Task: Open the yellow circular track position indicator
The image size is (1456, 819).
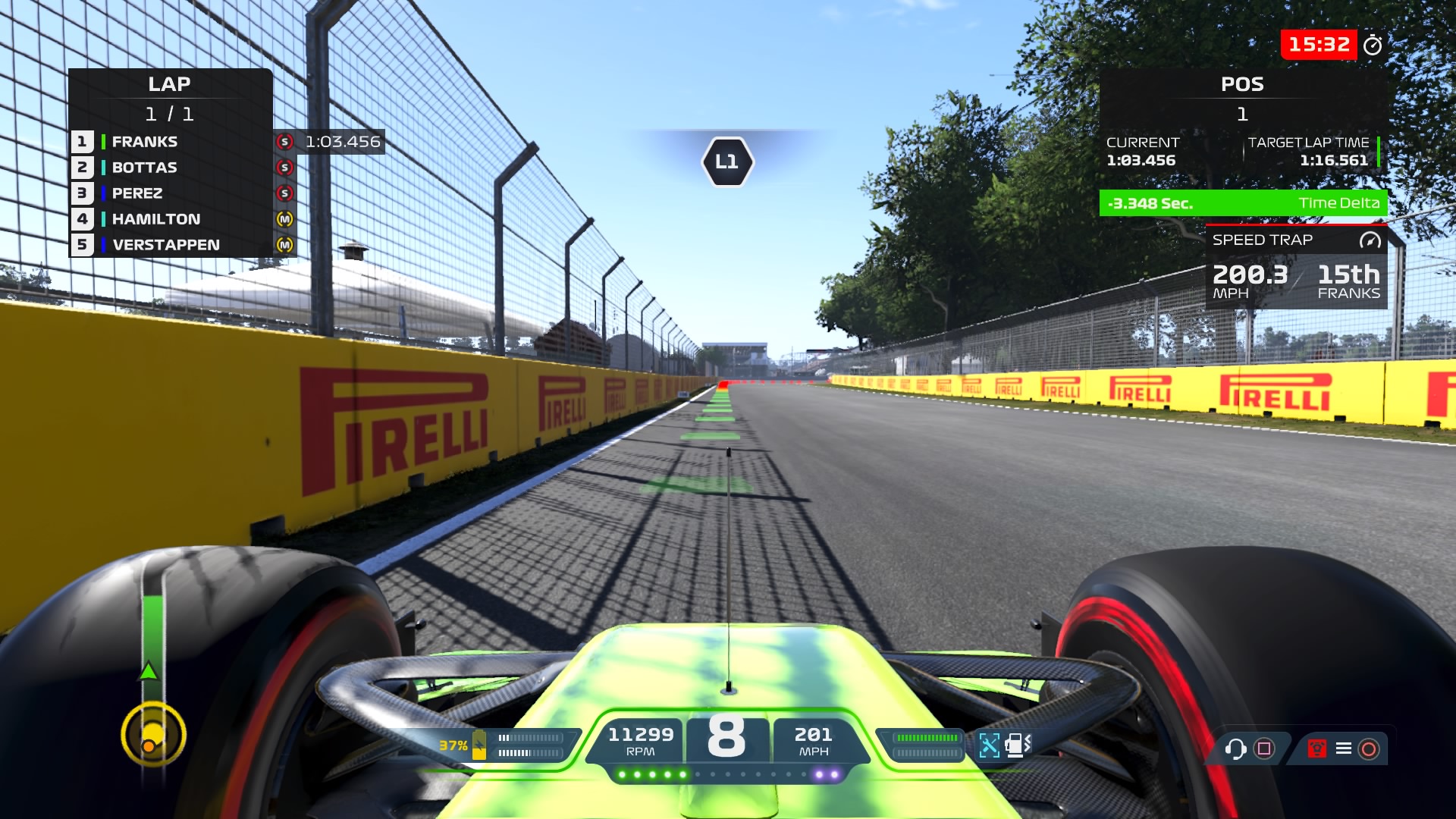Action: (x=153, y=734)
